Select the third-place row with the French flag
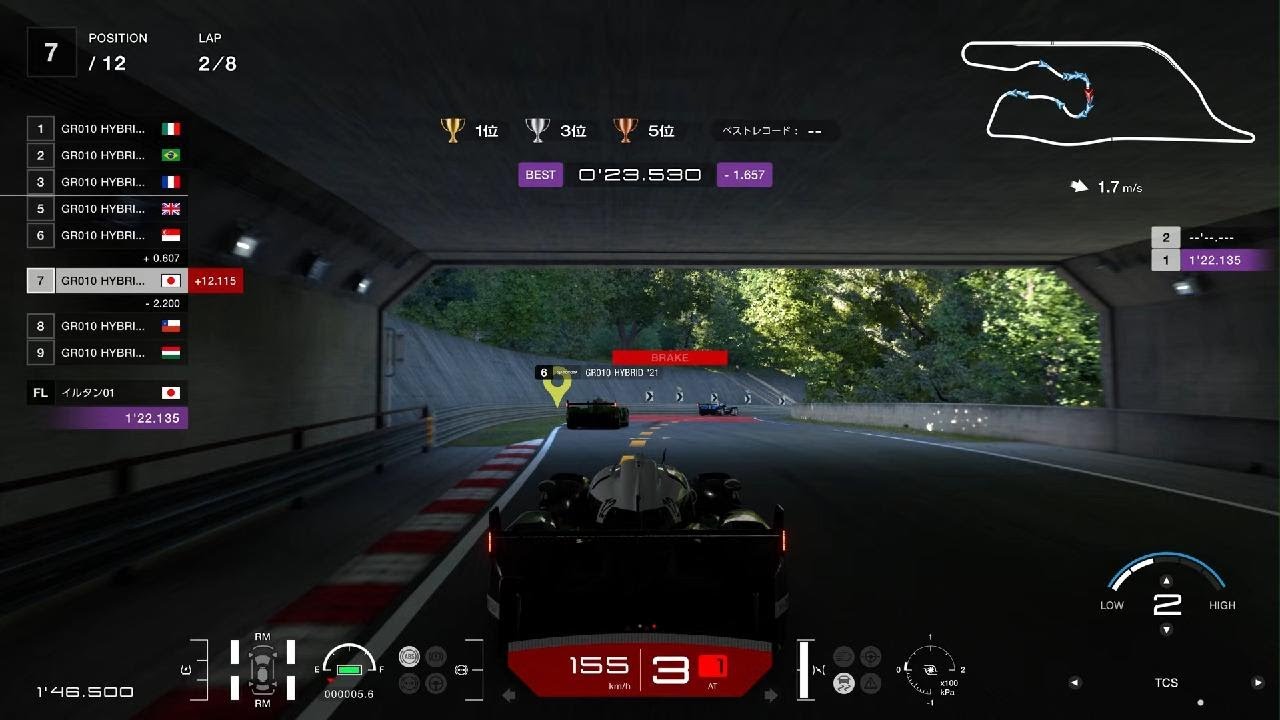 106,182
